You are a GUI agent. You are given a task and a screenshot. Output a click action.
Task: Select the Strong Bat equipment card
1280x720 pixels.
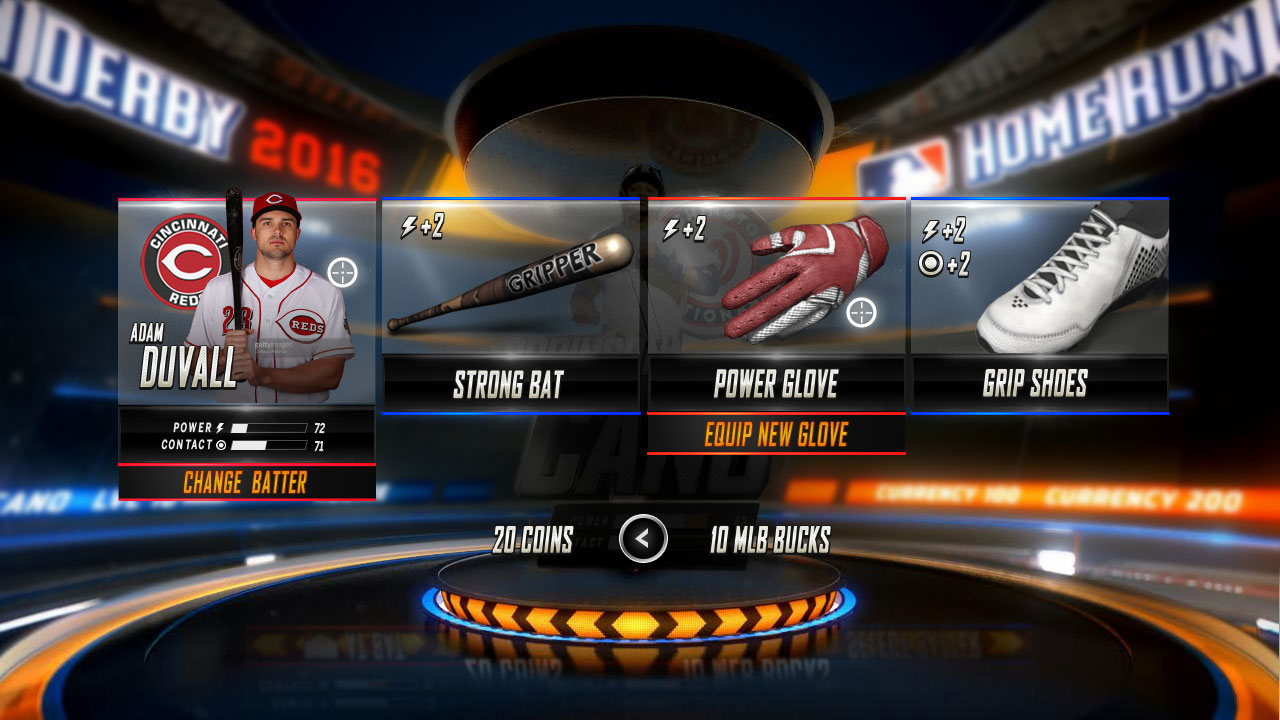[510, 305]
